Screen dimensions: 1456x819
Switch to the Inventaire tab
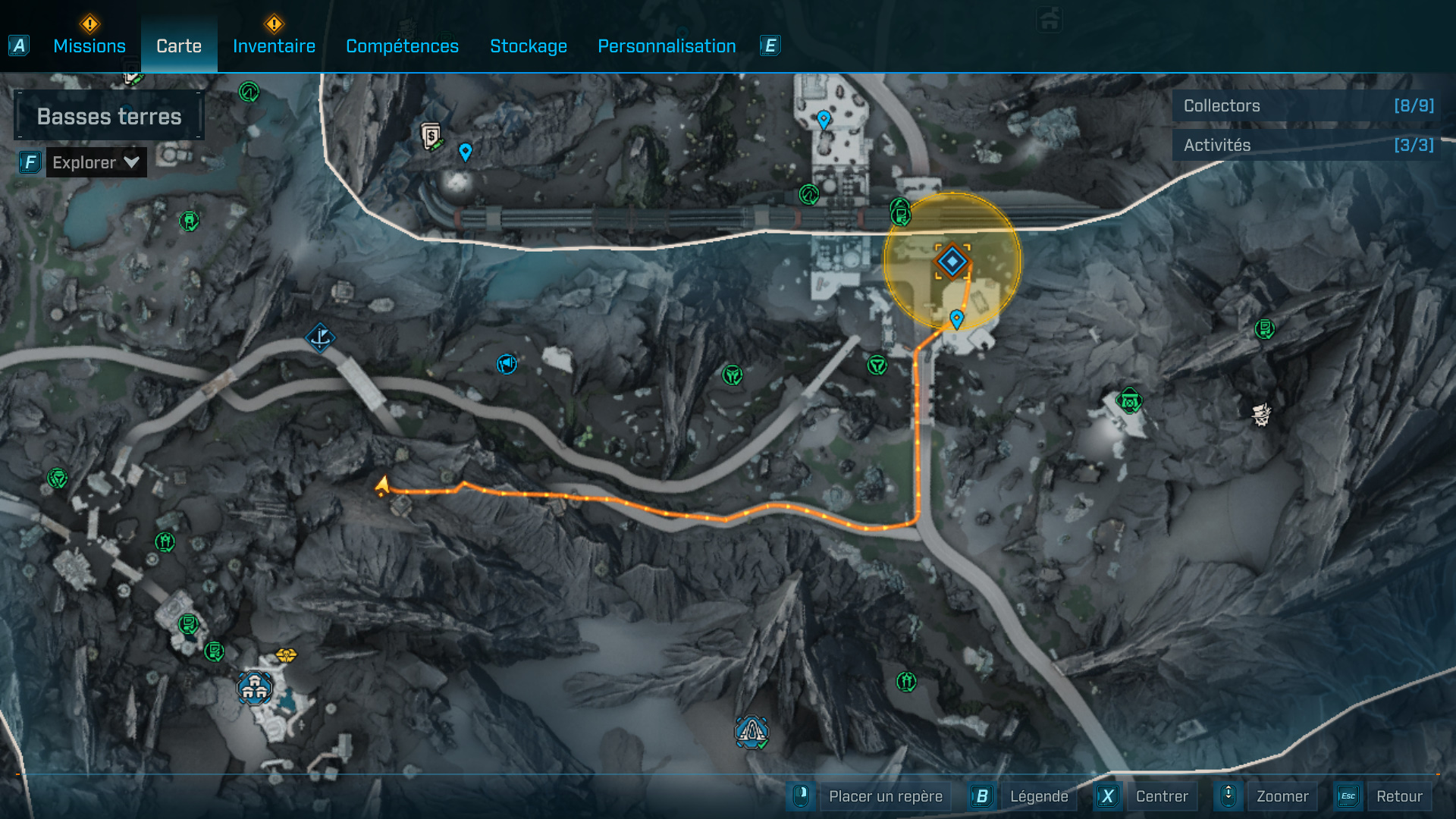pyautogui.click(x=274, y=46)
